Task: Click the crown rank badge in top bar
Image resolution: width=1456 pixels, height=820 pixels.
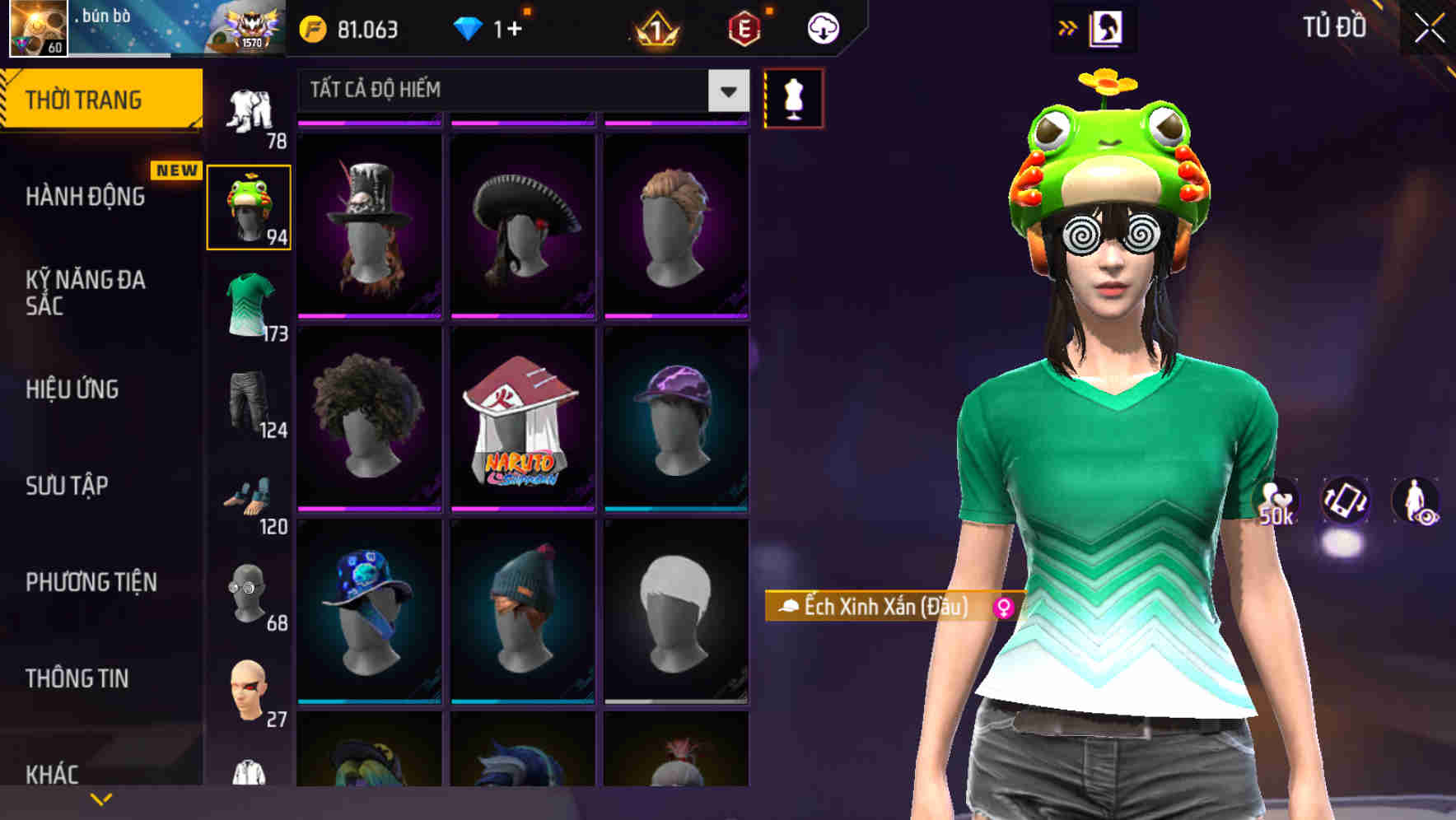Action: [x=654, y=29]
